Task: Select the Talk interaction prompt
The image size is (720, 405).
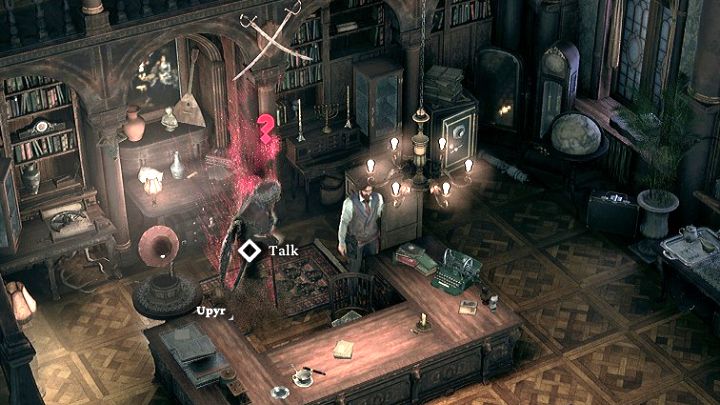Action: click(266, 251)
